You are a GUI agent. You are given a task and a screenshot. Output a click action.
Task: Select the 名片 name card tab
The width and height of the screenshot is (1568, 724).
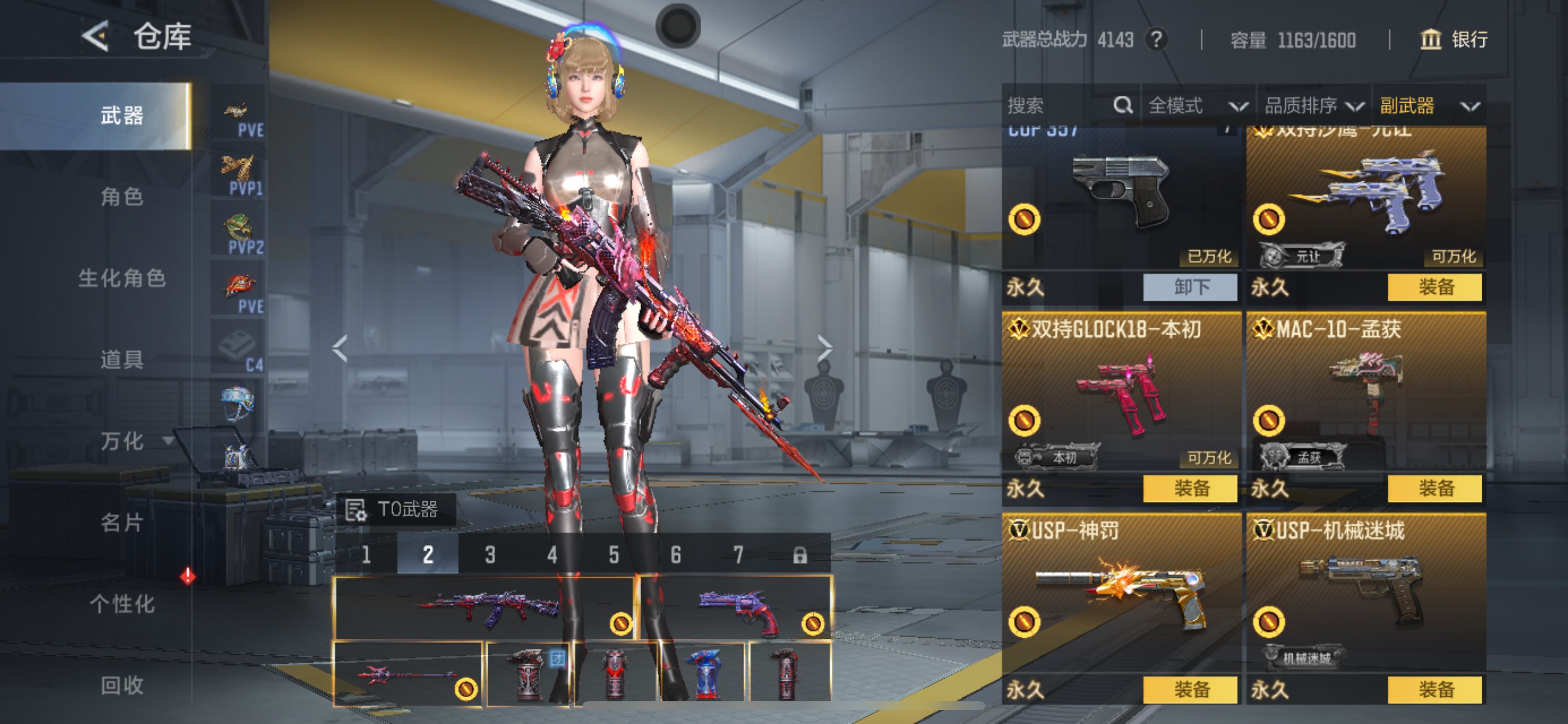122,523
